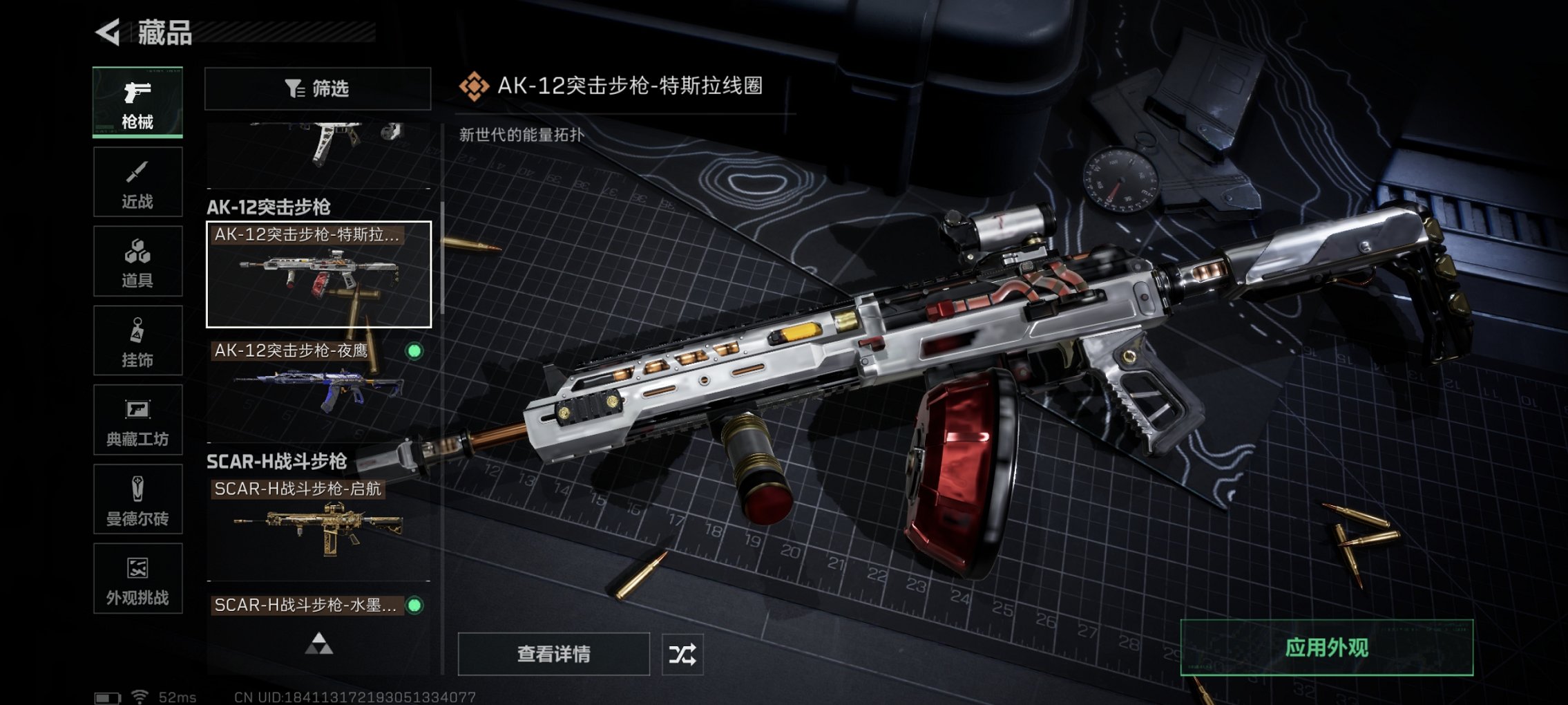The height and width of the screenshot is (705, 1568).
Task: Select the 枪械 firearms category icon
Action: [137, 100]
